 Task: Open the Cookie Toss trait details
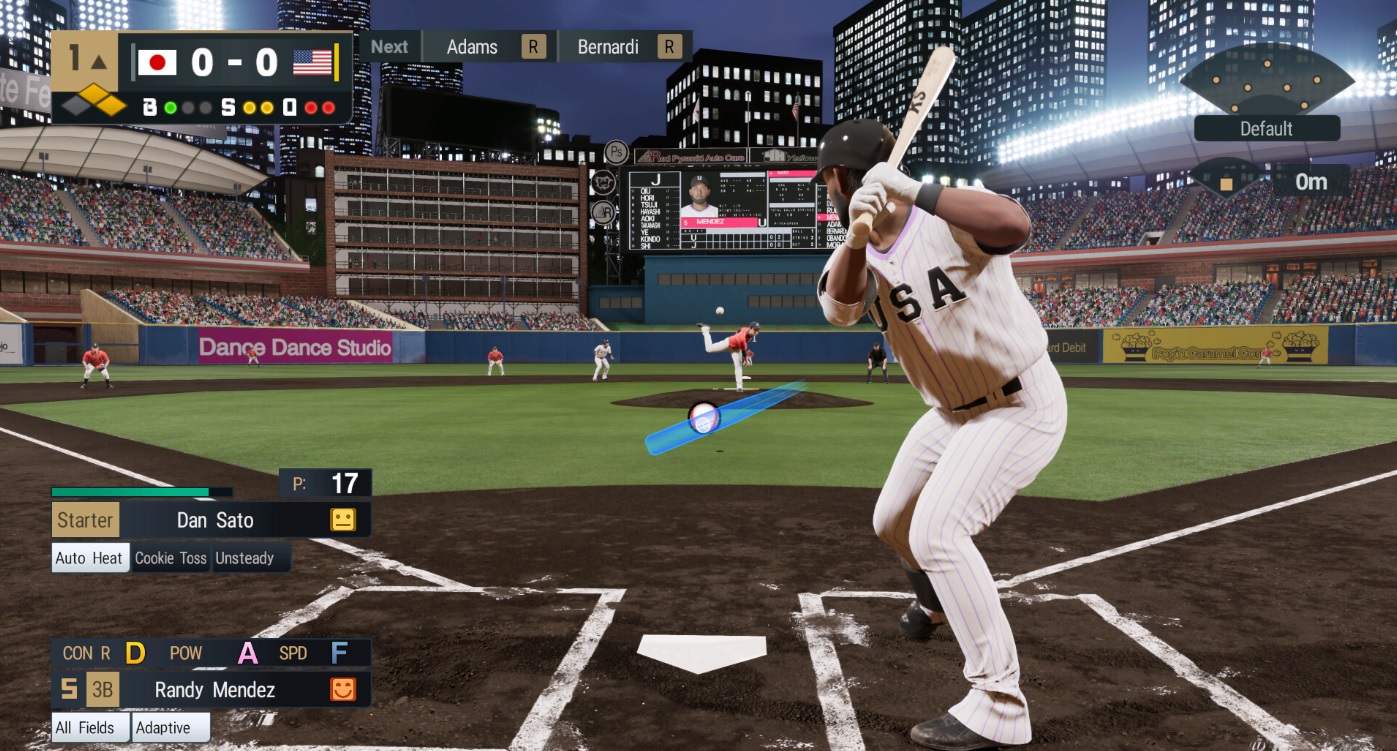pyautogui.click(x=170, y=558)
